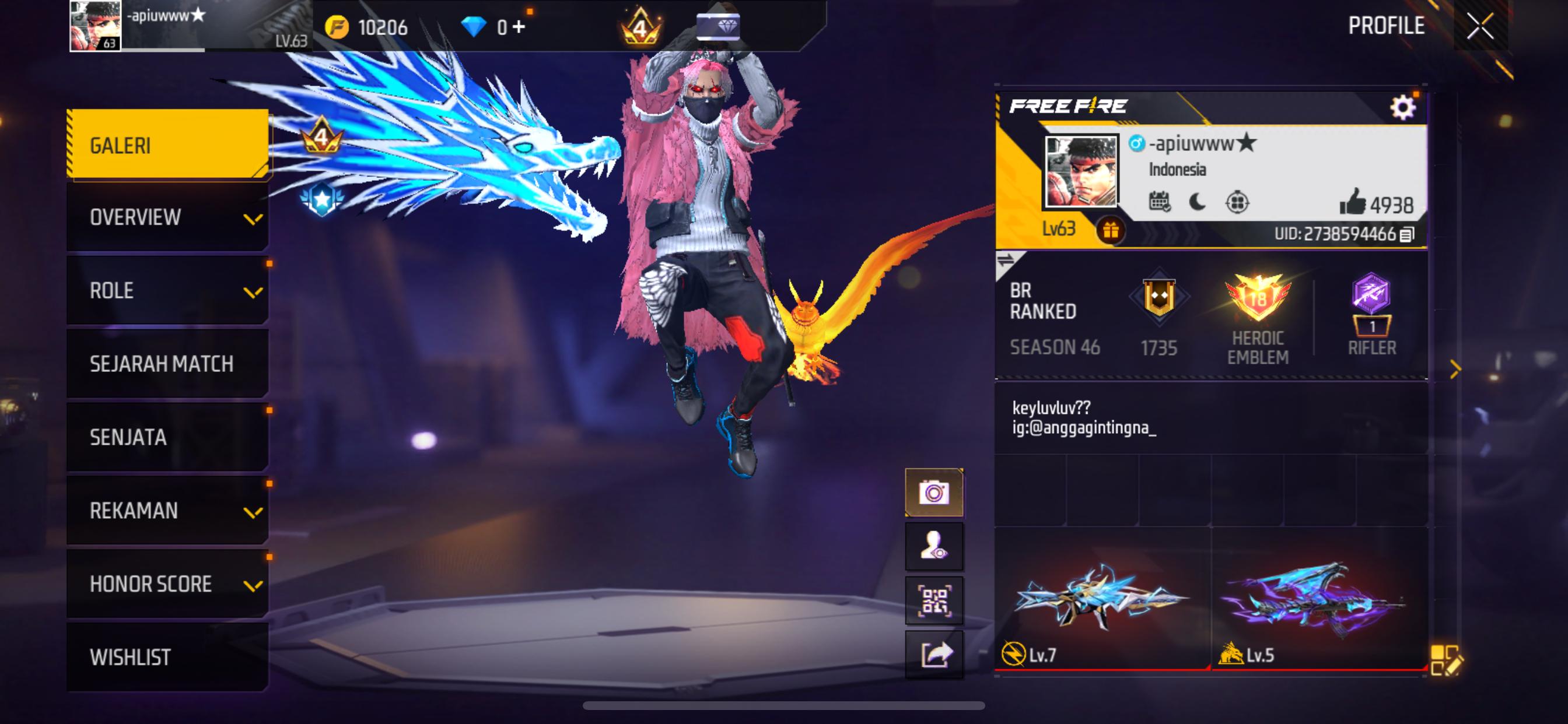Close the profile screen

[1480, 26]
